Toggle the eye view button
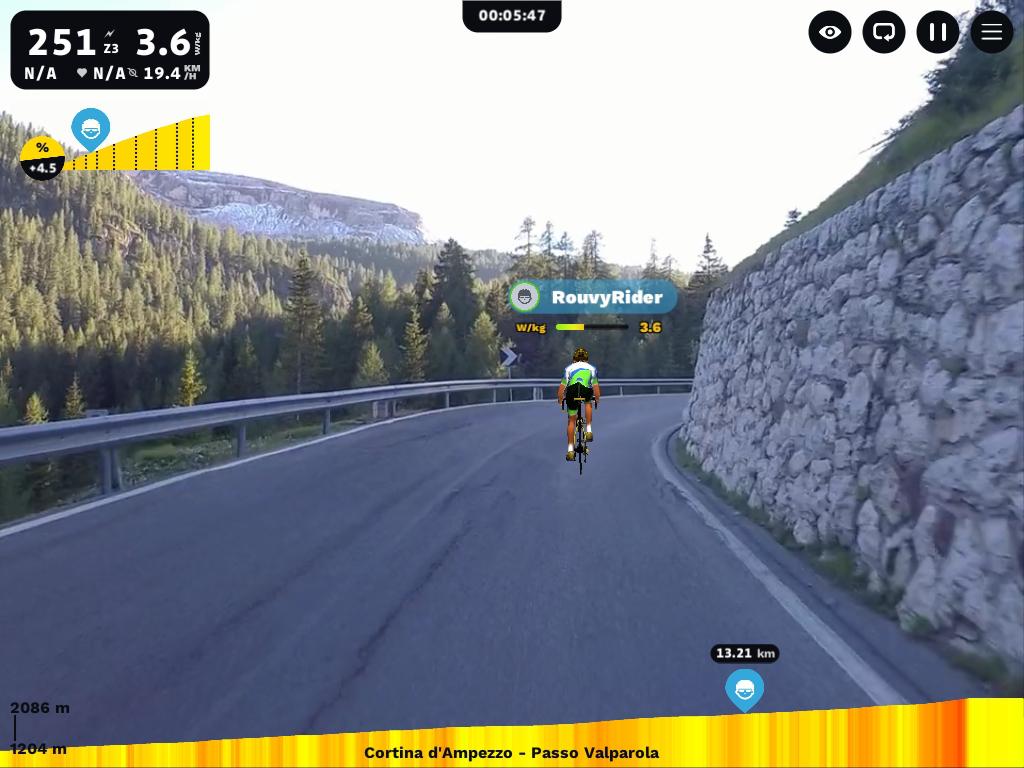The image size is (1024, 768). 830,32
